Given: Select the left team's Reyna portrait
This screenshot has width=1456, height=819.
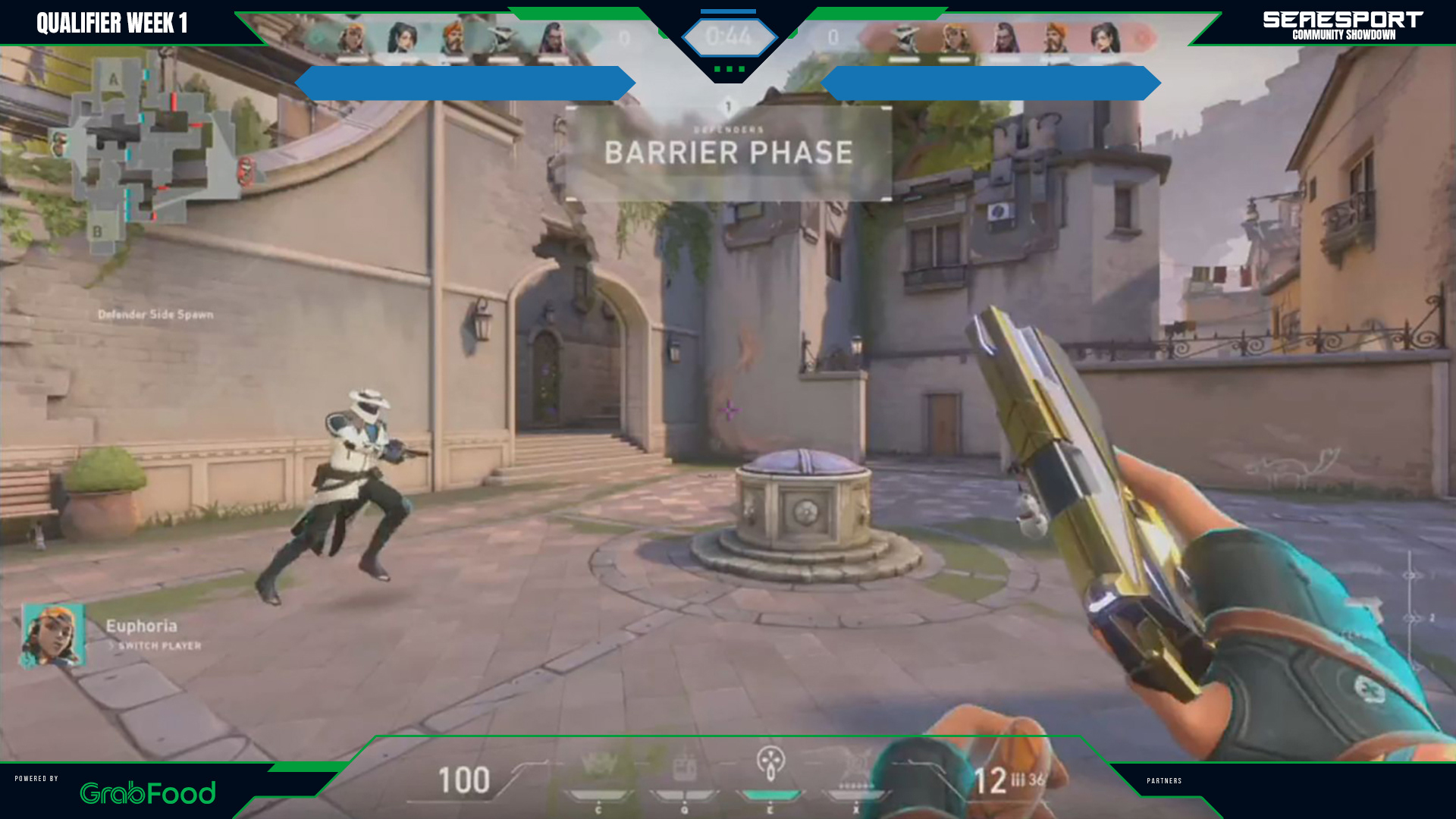Looking at the screenshot, I should point(553,38).
